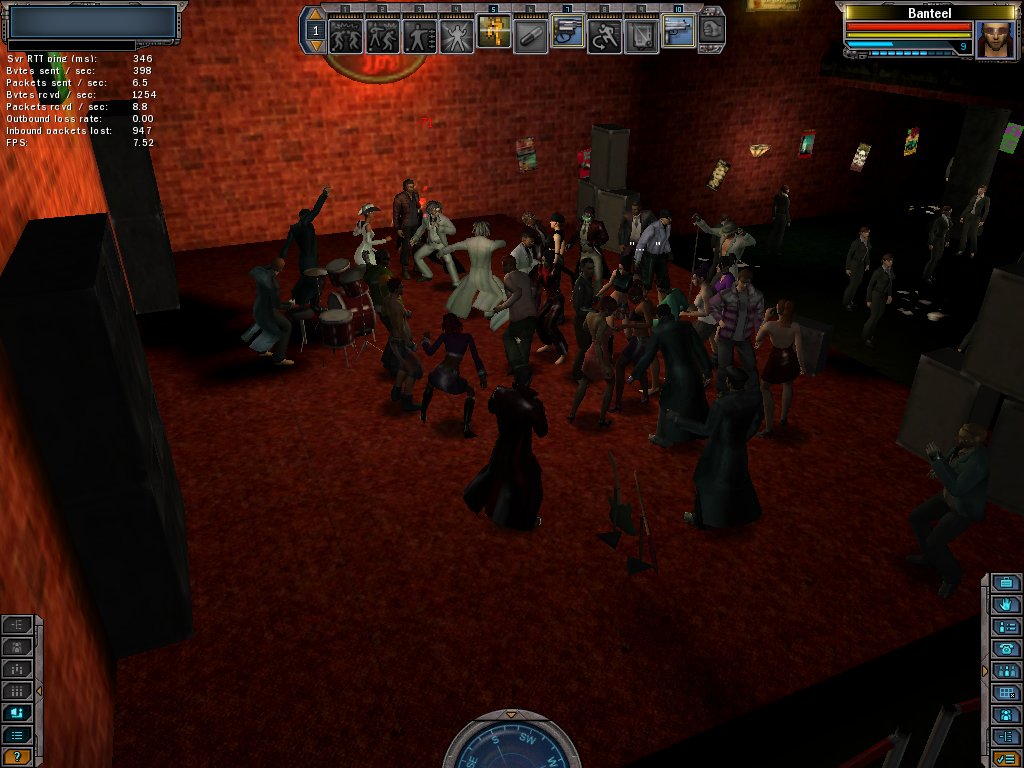Use the running figure evade ability
Viewport: 1024px width, 768px height.
pyautogui.click(x=604, y=36)
